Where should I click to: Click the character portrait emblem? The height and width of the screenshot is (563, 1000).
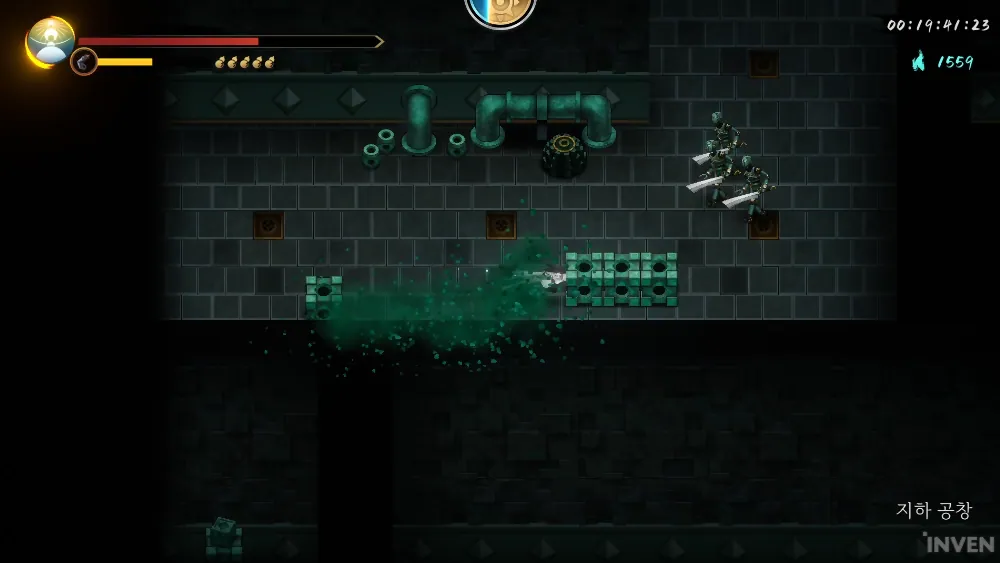pos(50,40)
